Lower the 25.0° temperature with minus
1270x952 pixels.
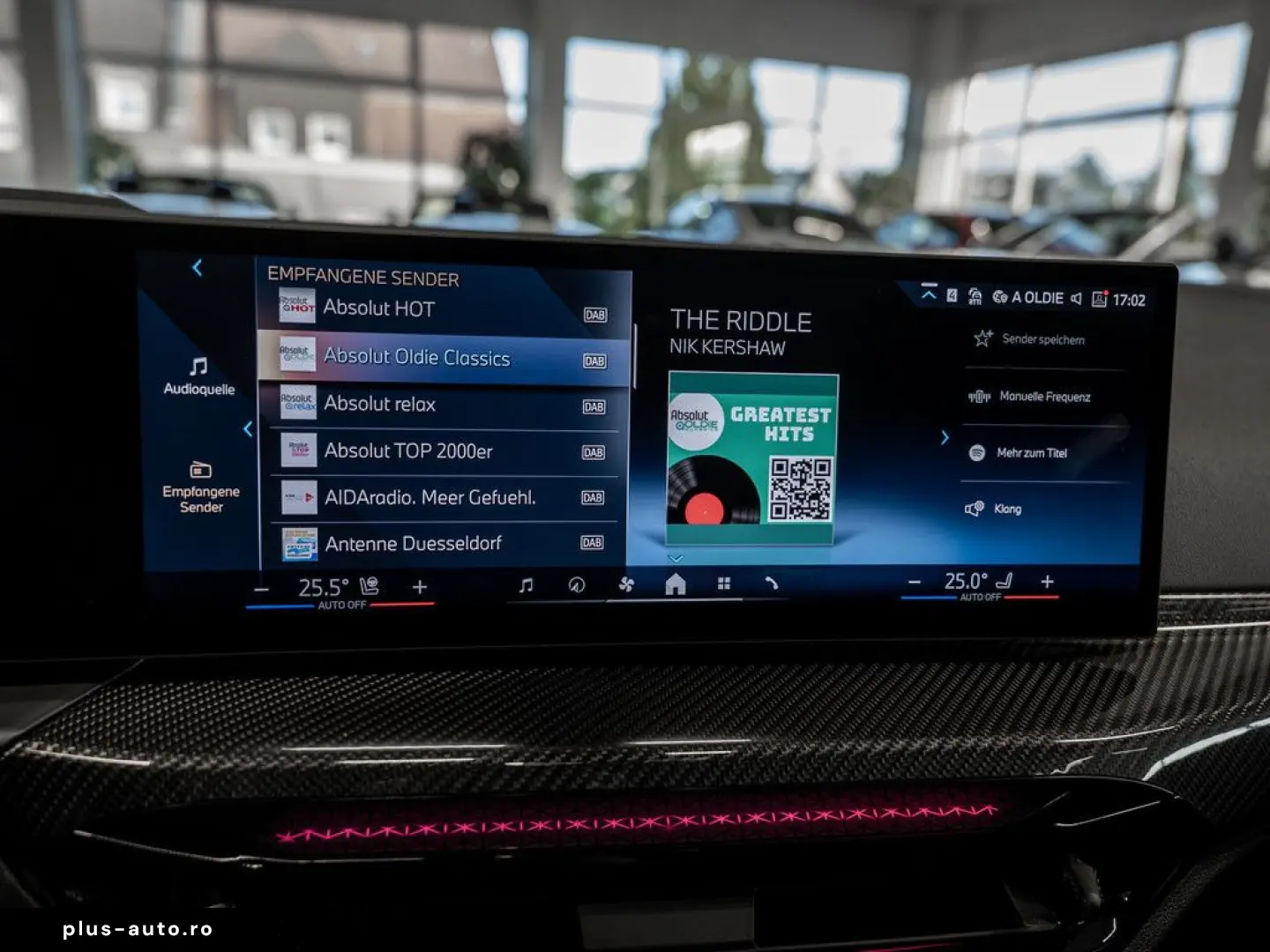pyautogui.click(x=915, y=583)
